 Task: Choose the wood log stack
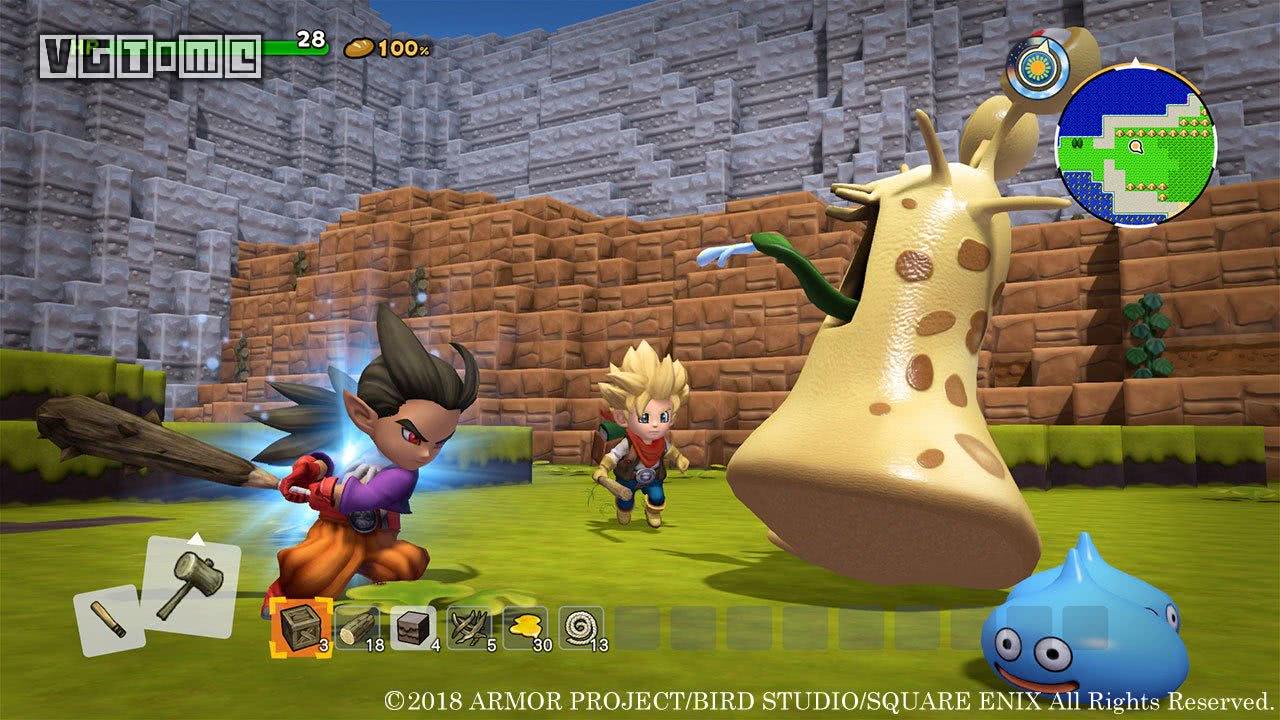point(357,629)
